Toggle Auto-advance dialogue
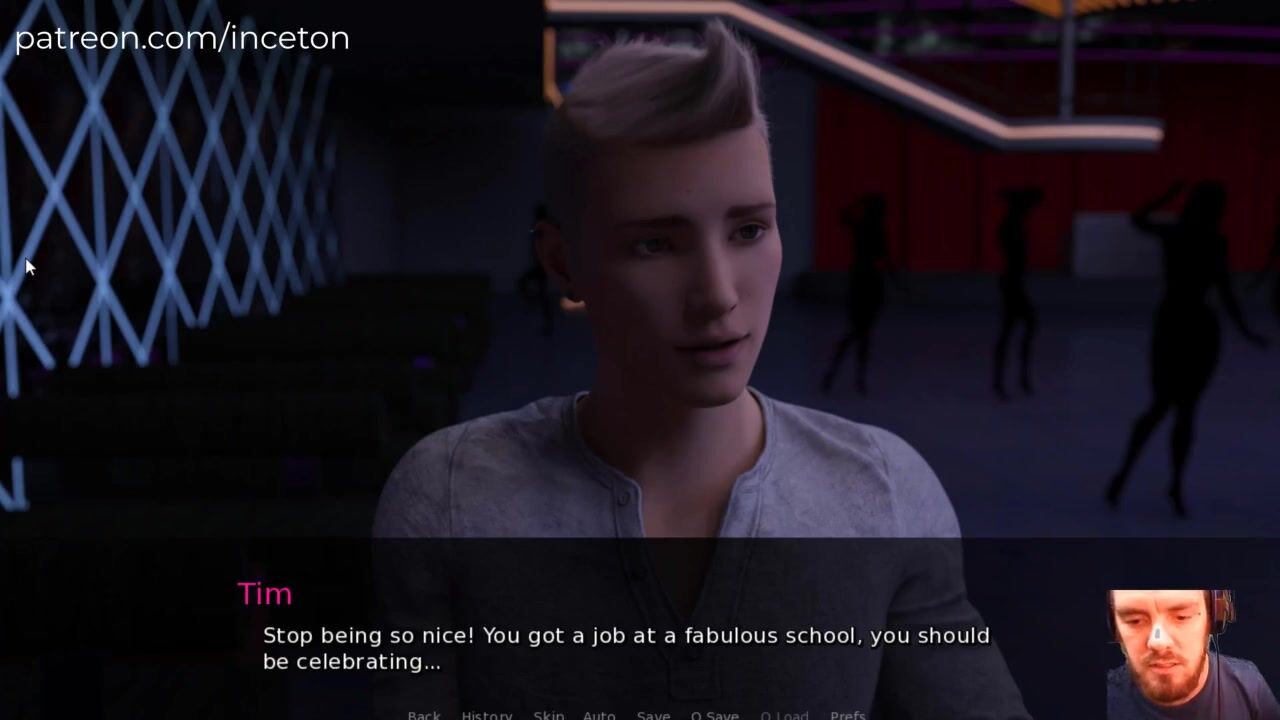Viewport: 1280px width, 720px height. [599, 715]
